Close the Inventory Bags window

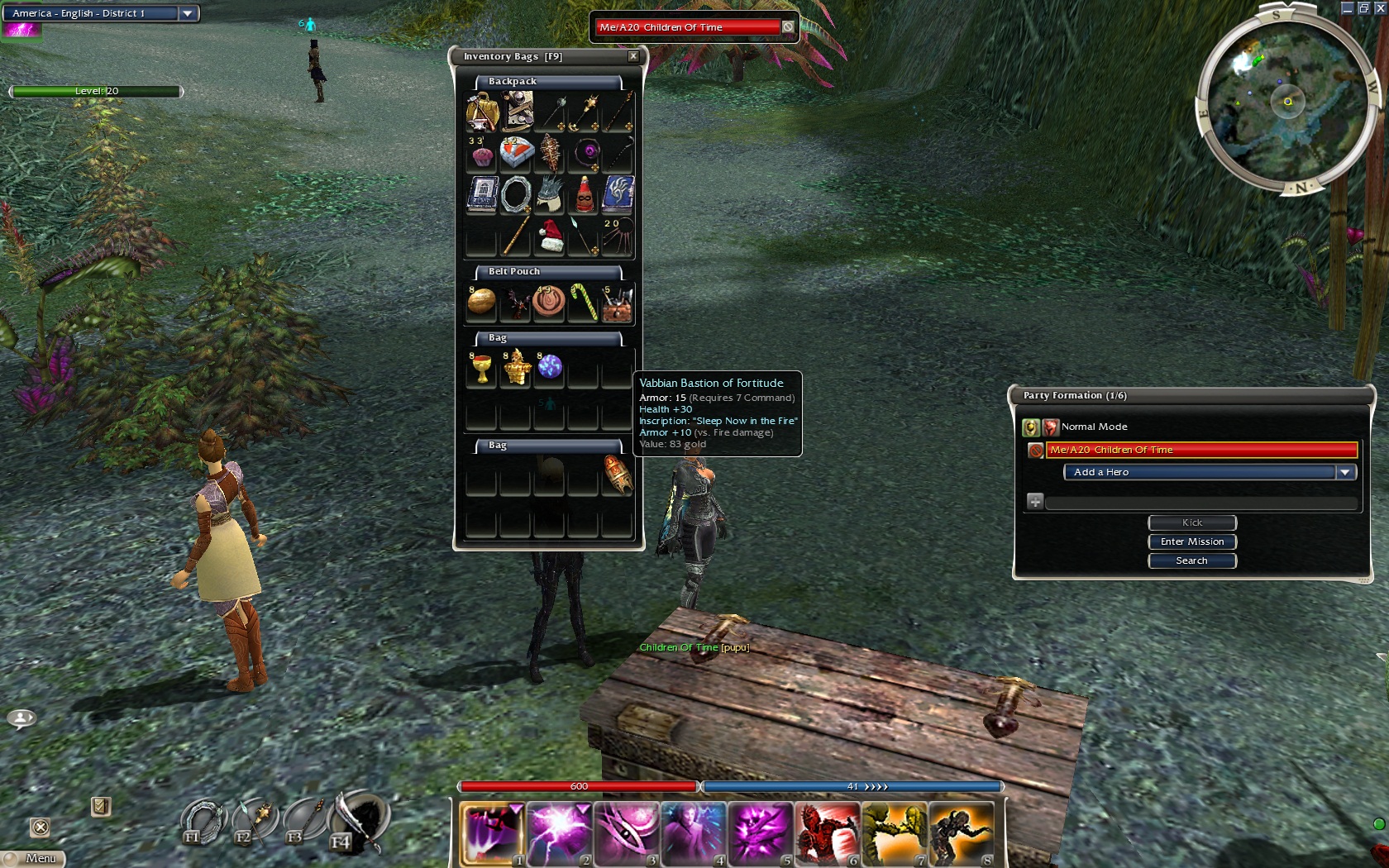coord(633,56)
